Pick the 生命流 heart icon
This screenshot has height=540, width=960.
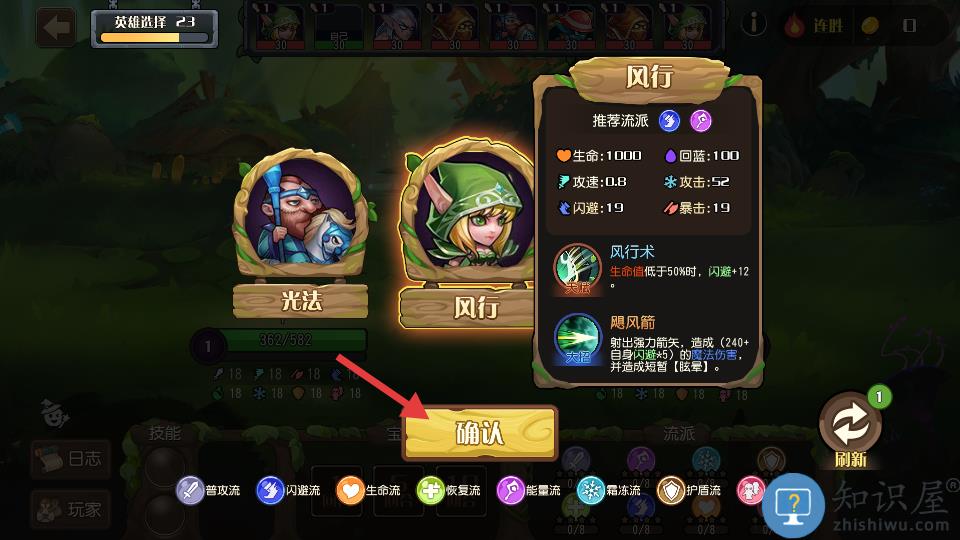tap(350, 491)
